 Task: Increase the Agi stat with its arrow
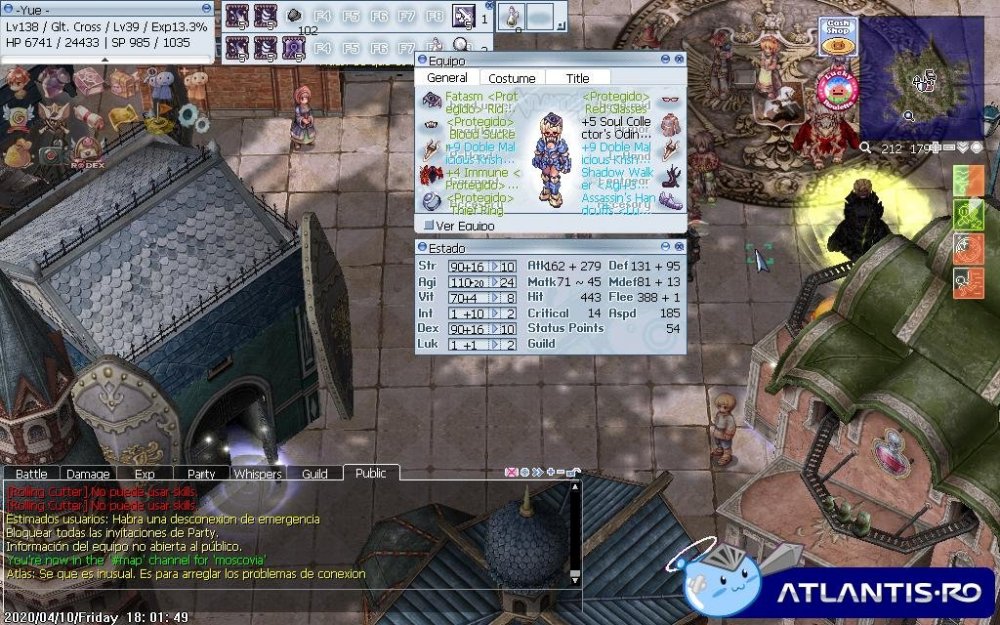tap(493, 283)
